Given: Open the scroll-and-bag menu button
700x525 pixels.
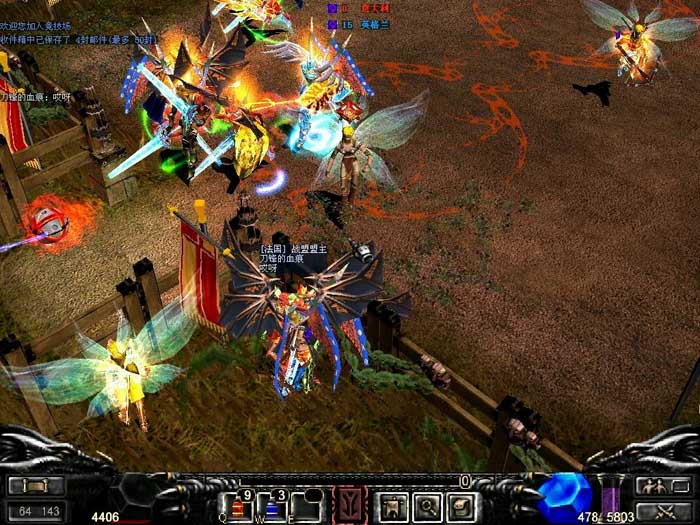Looking at the screenshot, I should coord(463,506).
